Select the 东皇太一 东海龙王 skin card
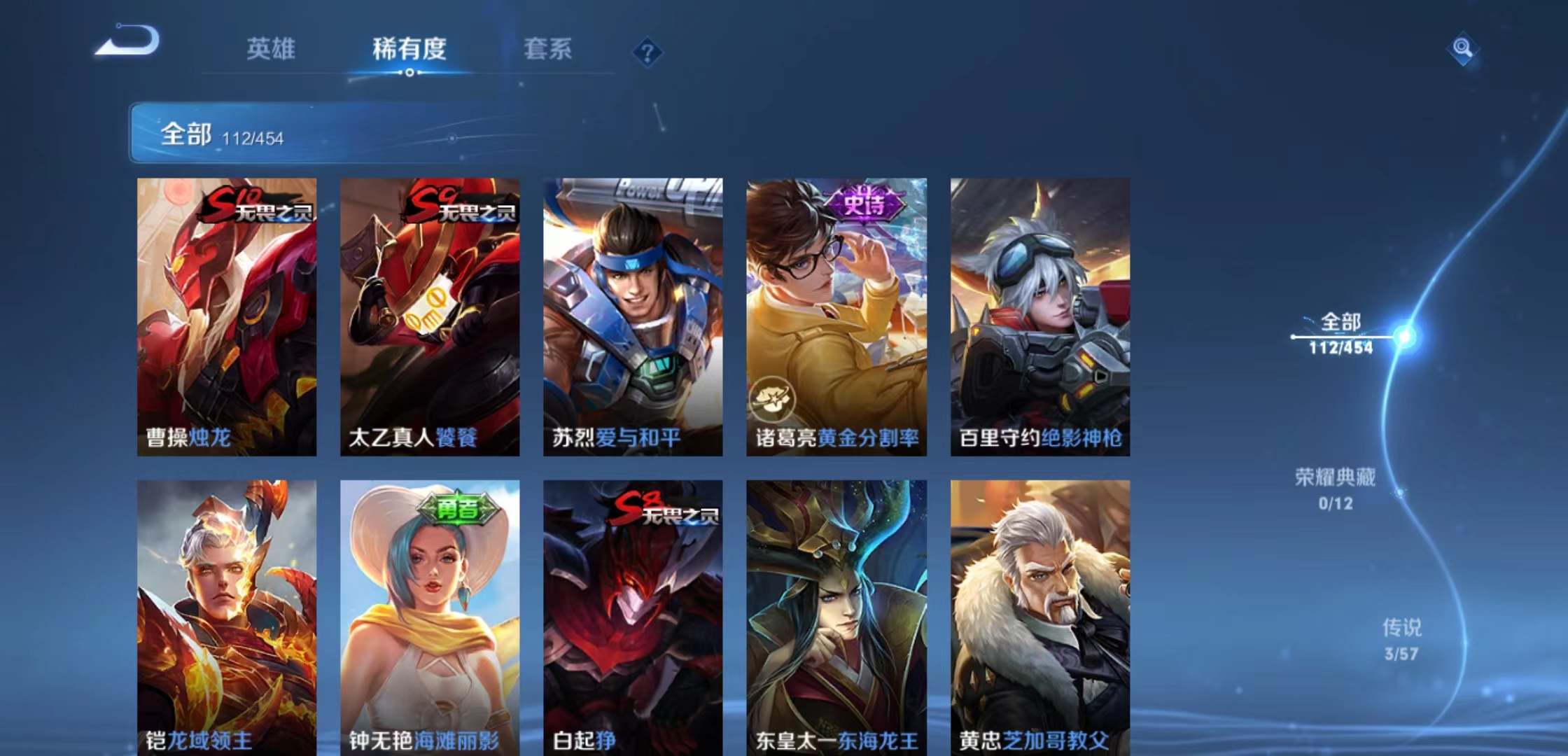The image size is (1568, 756). click(835, 616)
